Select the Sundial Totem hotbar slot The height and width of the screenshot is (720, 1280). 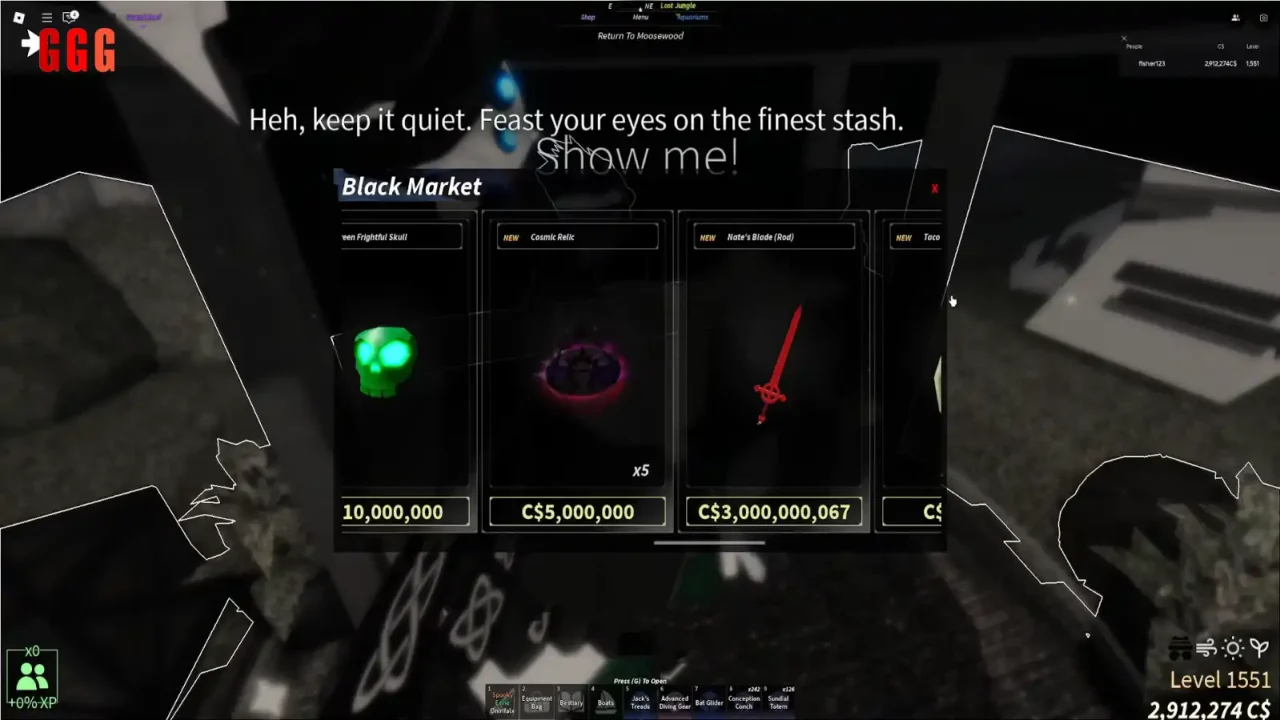(x=778, y=701)
